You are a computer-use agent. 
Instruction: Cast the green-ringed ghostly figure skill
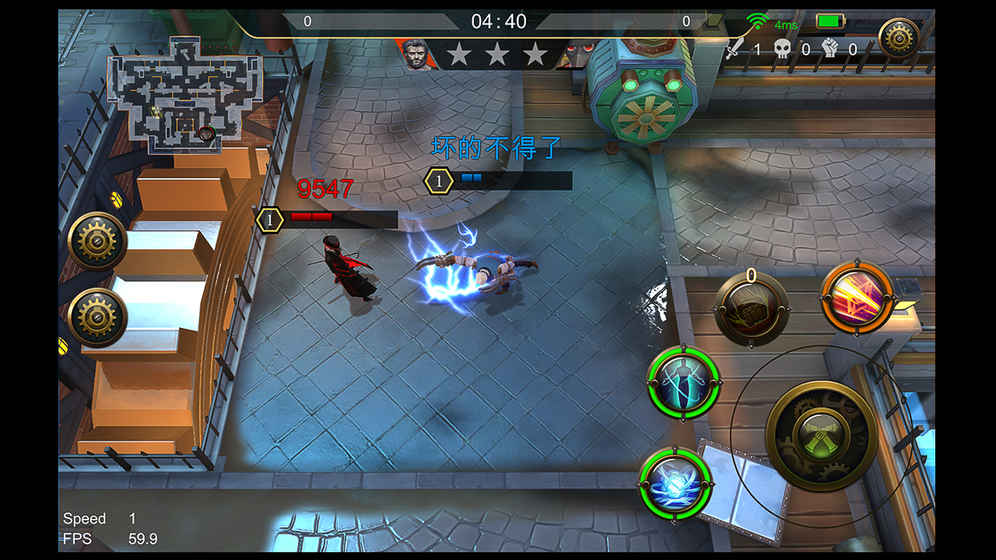[x=683, y=385]
